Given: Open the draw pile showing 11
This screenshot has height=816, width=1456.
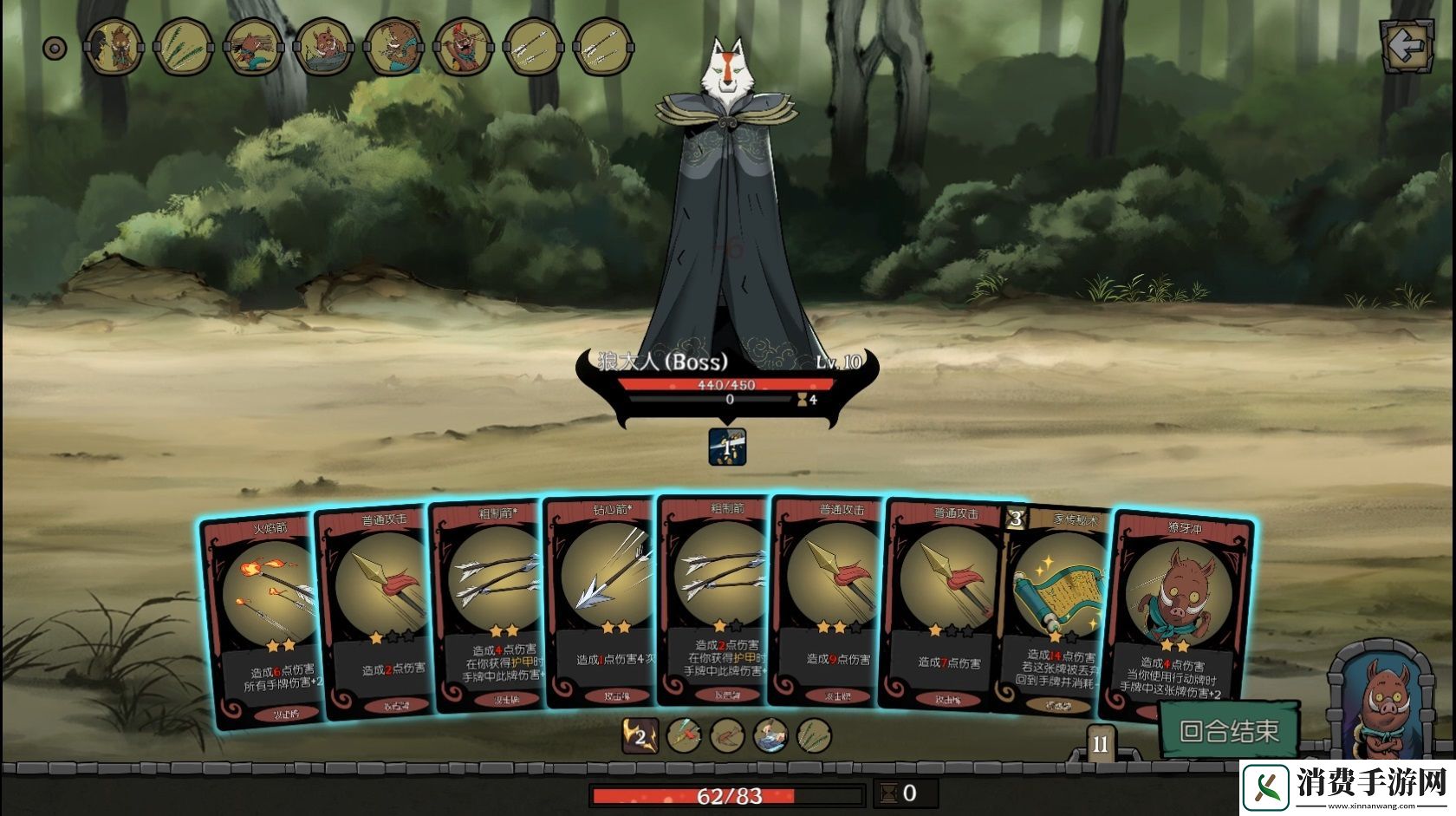Looking at the screenshot, I should tap(1099, 744).
